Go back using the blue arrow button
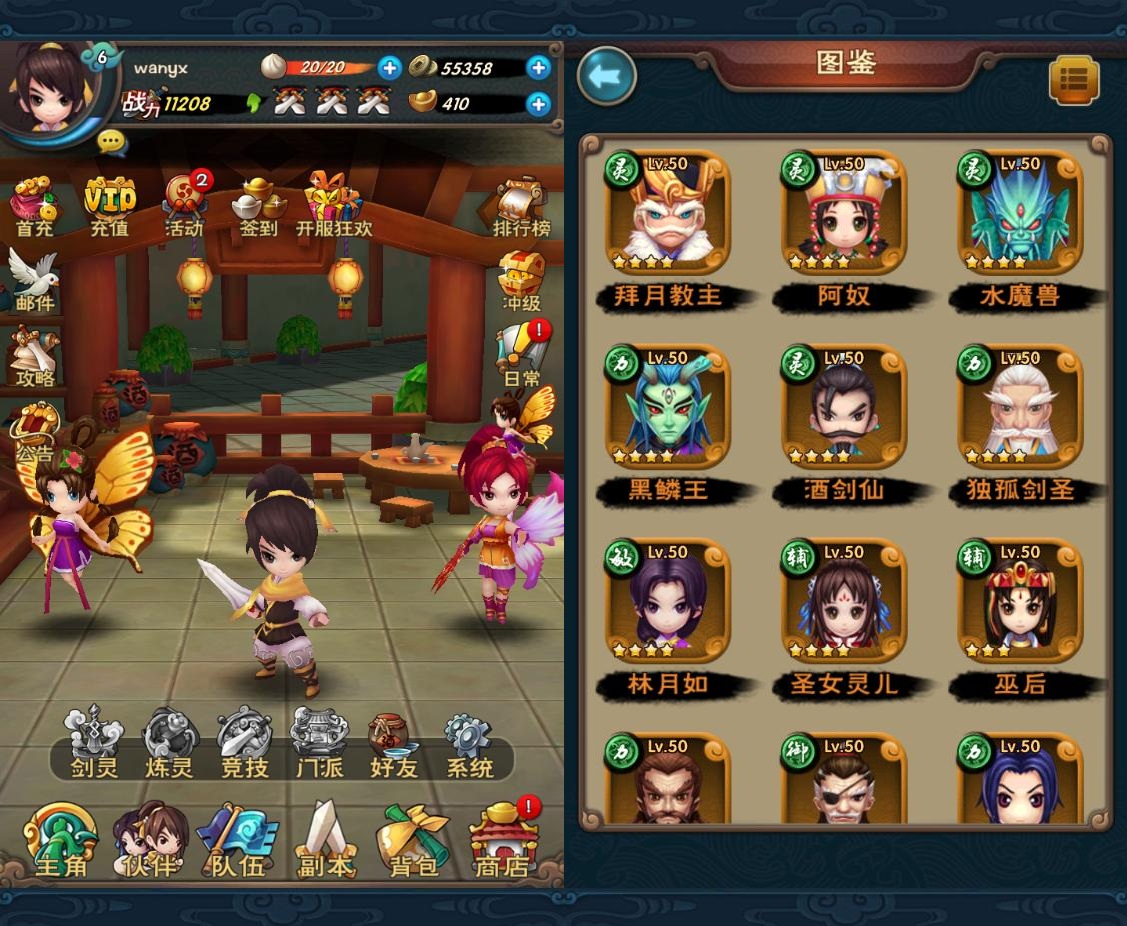This screenshot has height=926, width=1127. point(607,76)
